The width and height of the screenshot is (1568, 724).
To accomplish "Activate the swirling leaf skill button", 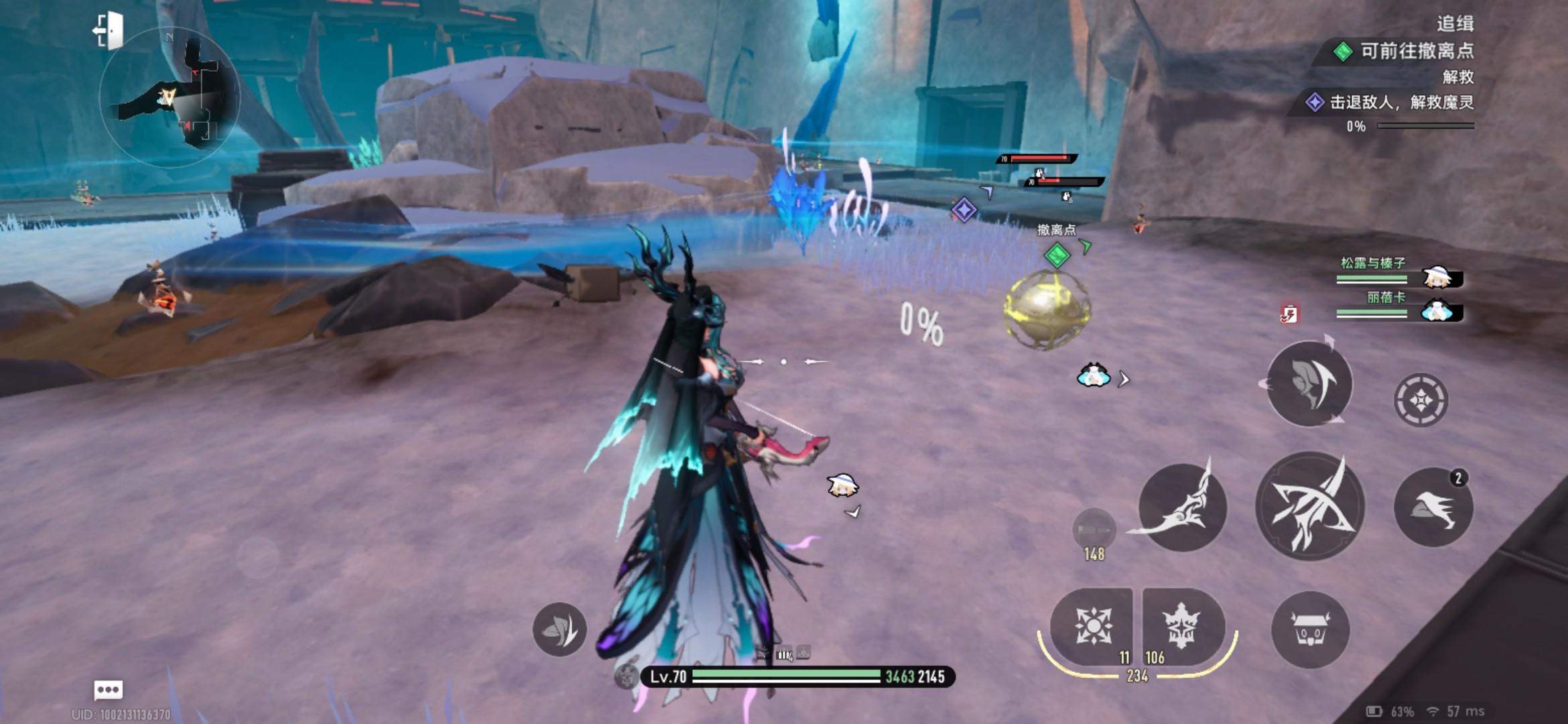I will tap(1310, 383).
